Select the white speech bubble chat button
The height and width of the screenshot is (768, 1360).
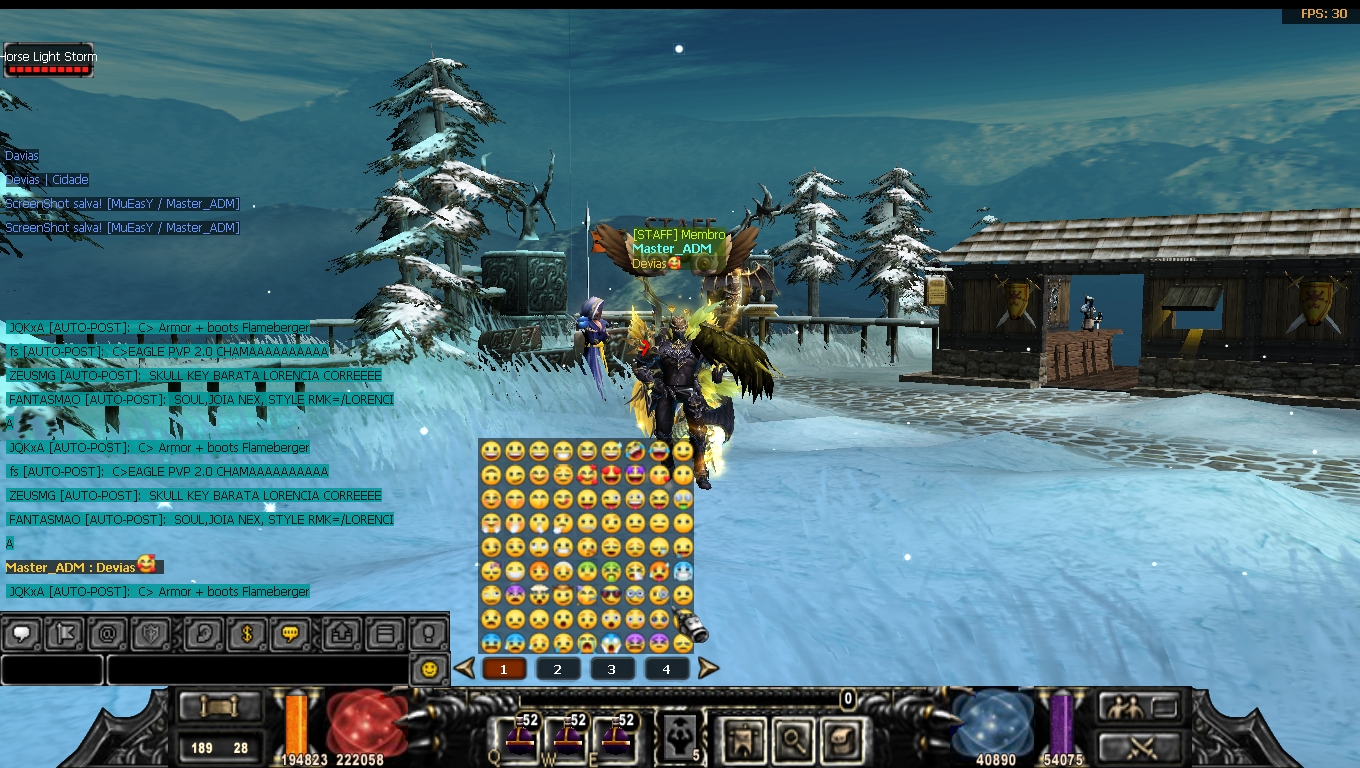pyautogui.click(x=22, y=634)
